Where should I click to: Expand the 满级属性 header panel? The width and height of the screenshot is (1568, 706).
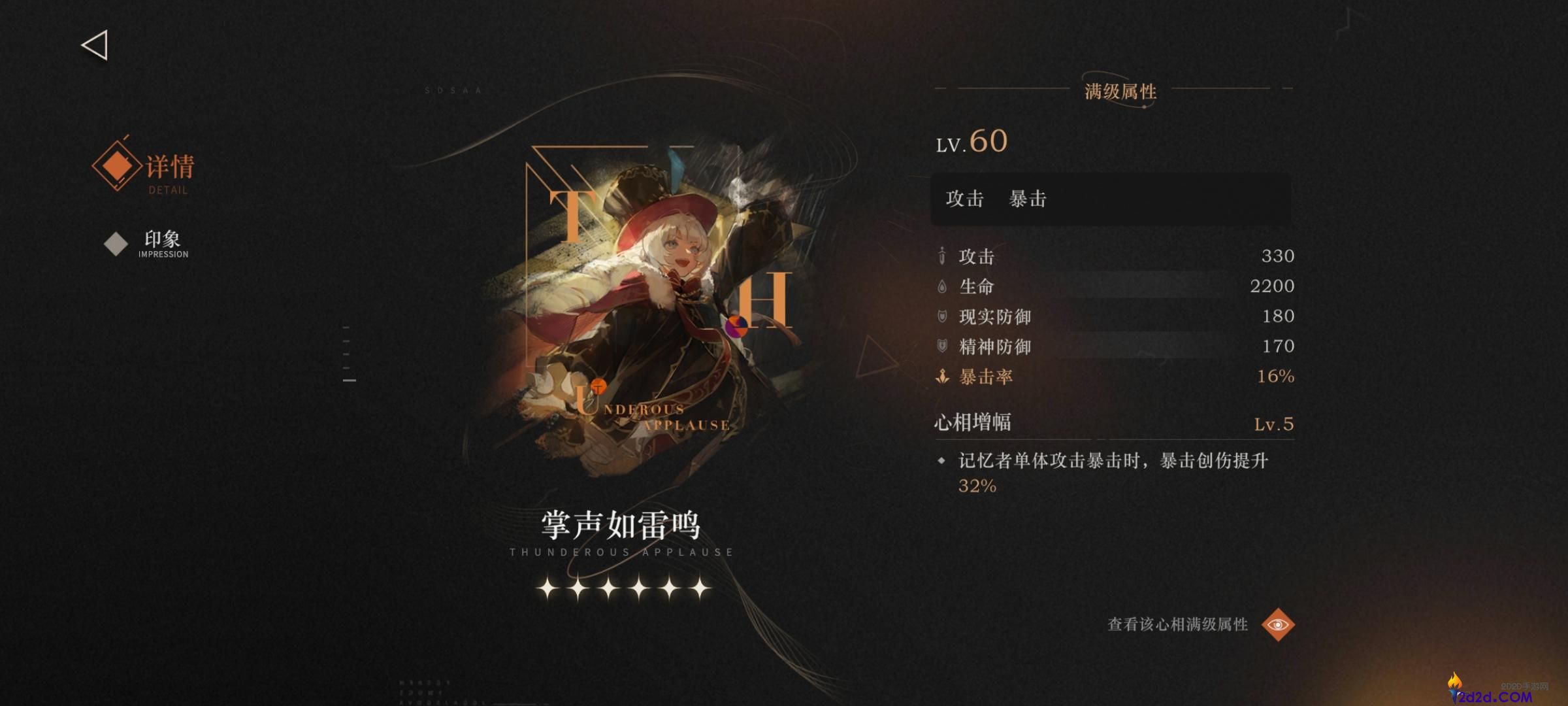pyautogui.click(x=1119, y=93)
